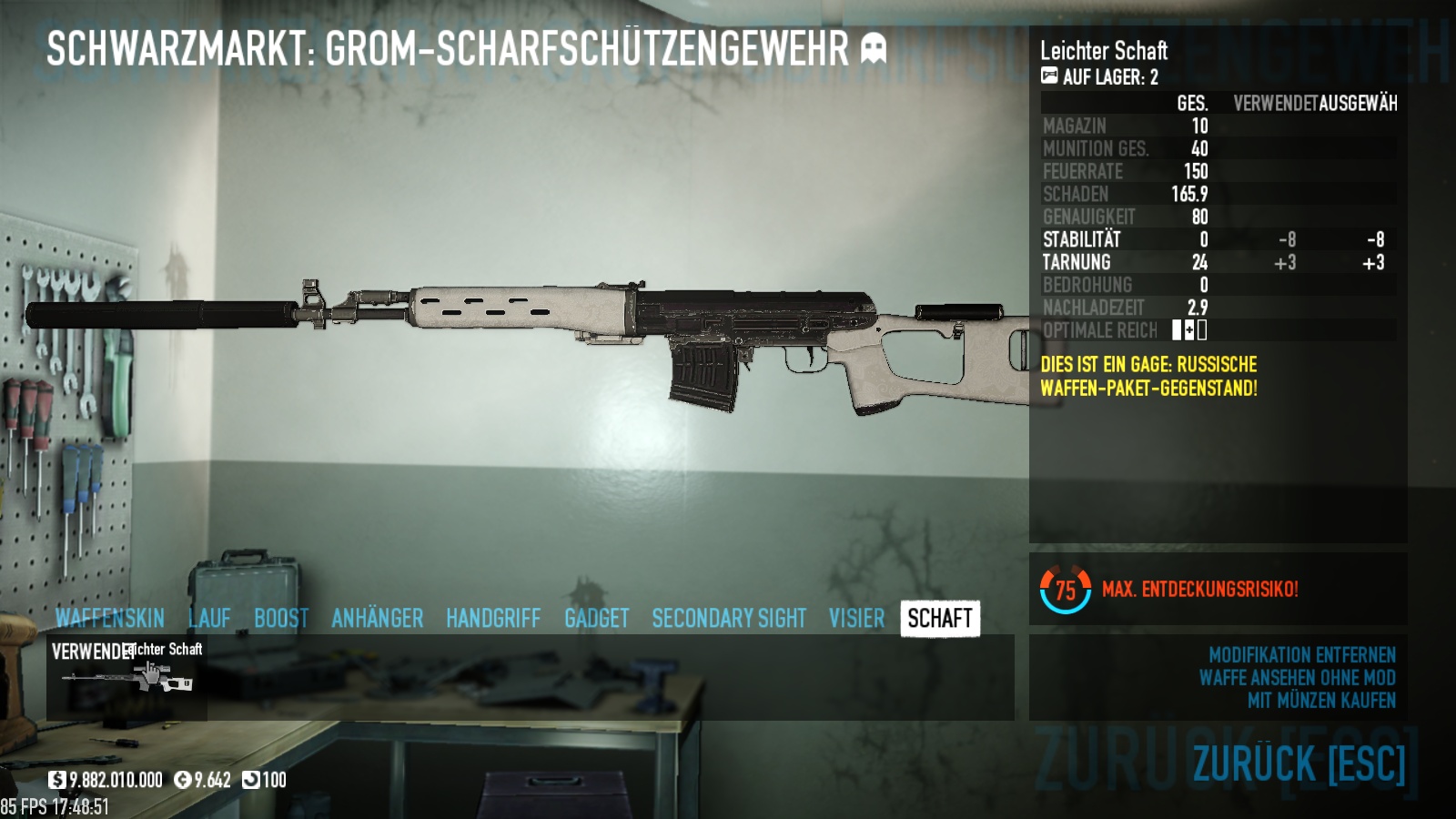Switch to the Handgriff tab
The image size is (1456, 819).
[x=493, y=619]
